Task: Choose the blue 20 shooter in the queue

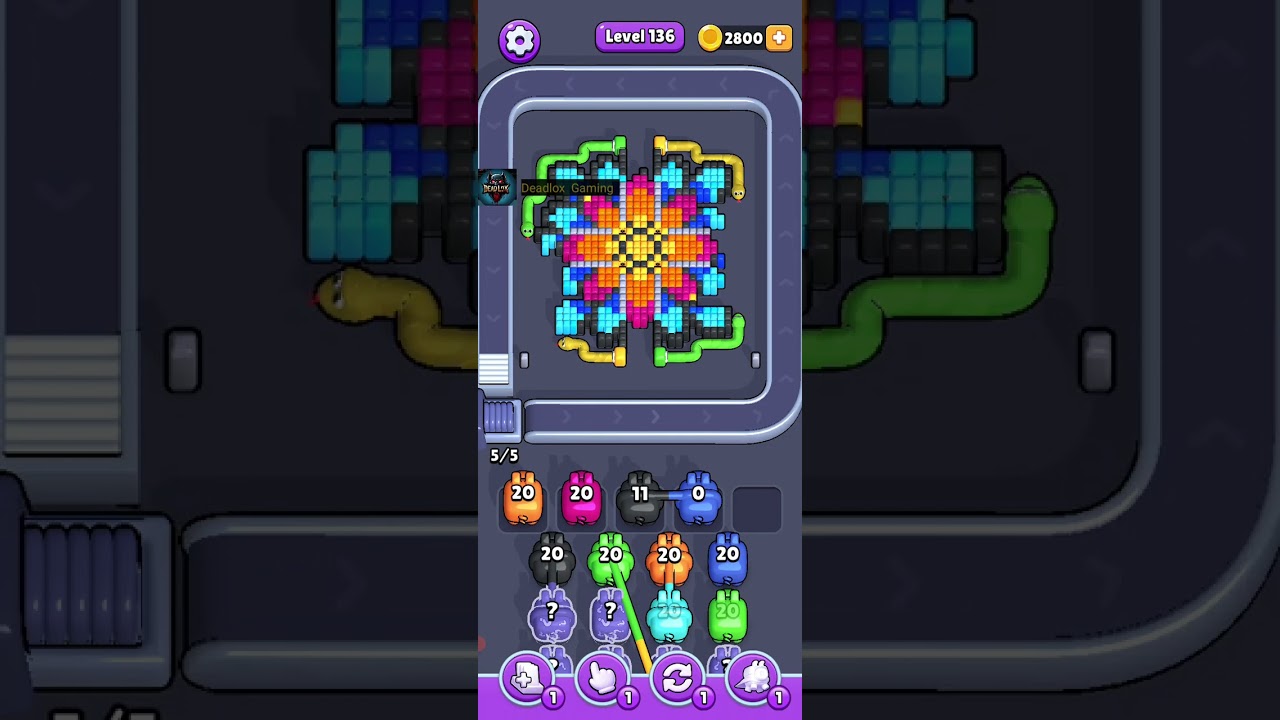Action: tap(727, 560)
